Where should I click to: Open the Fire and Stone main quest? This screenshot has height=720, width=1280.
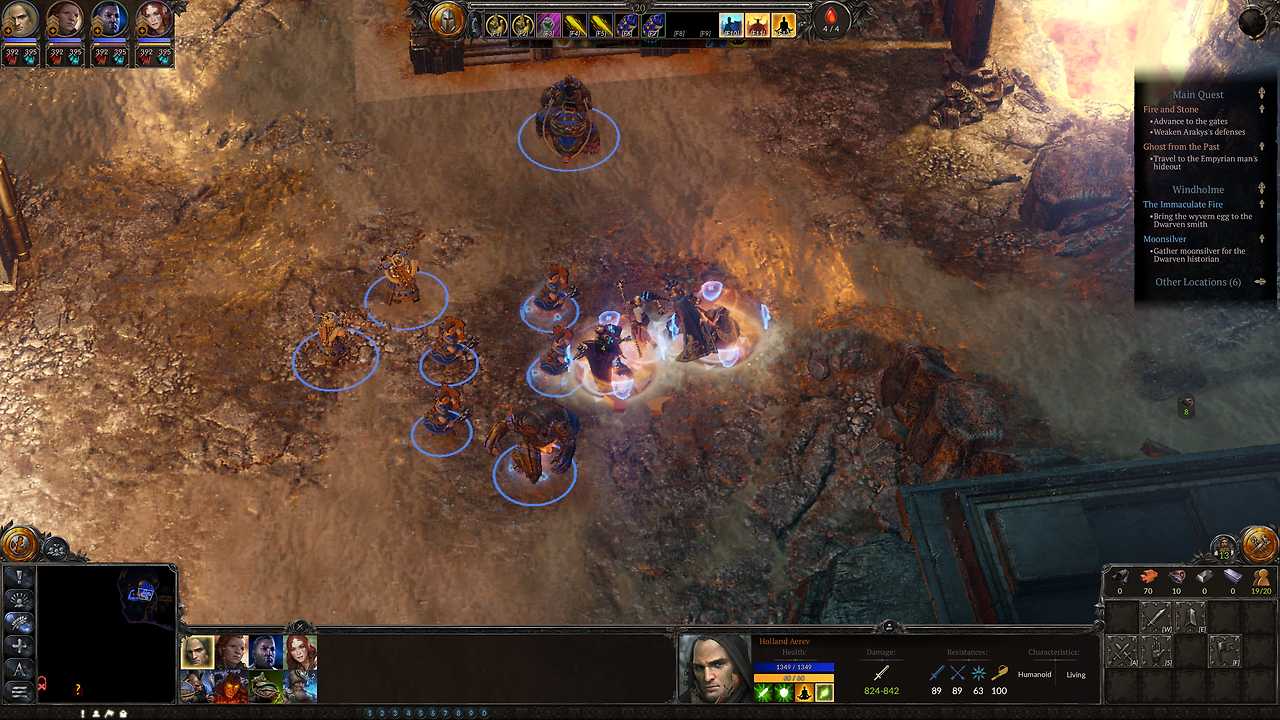(x=1171, y=110)
